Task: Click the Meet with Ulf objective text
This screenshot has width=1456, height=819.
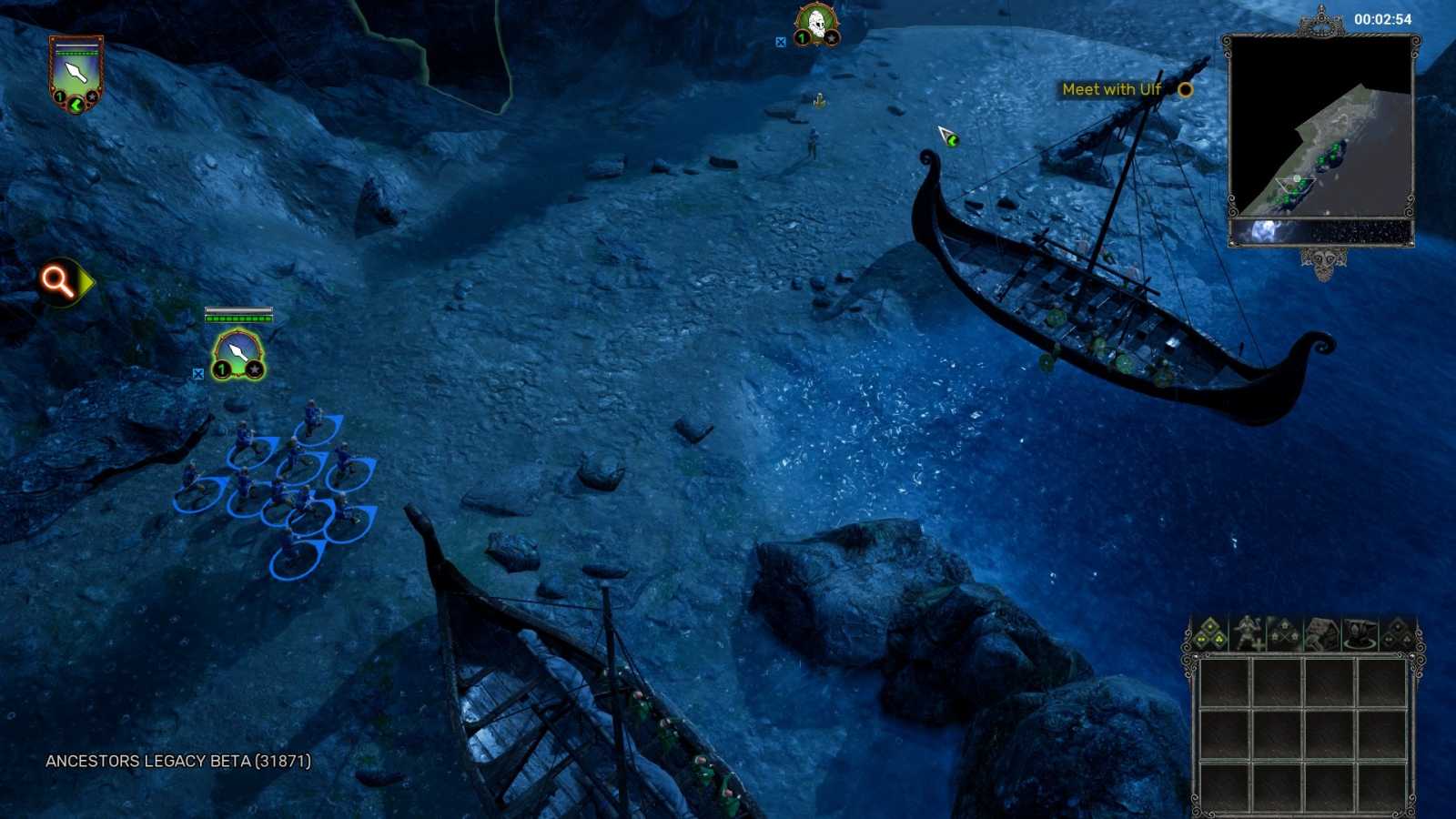Action: 1113,89
